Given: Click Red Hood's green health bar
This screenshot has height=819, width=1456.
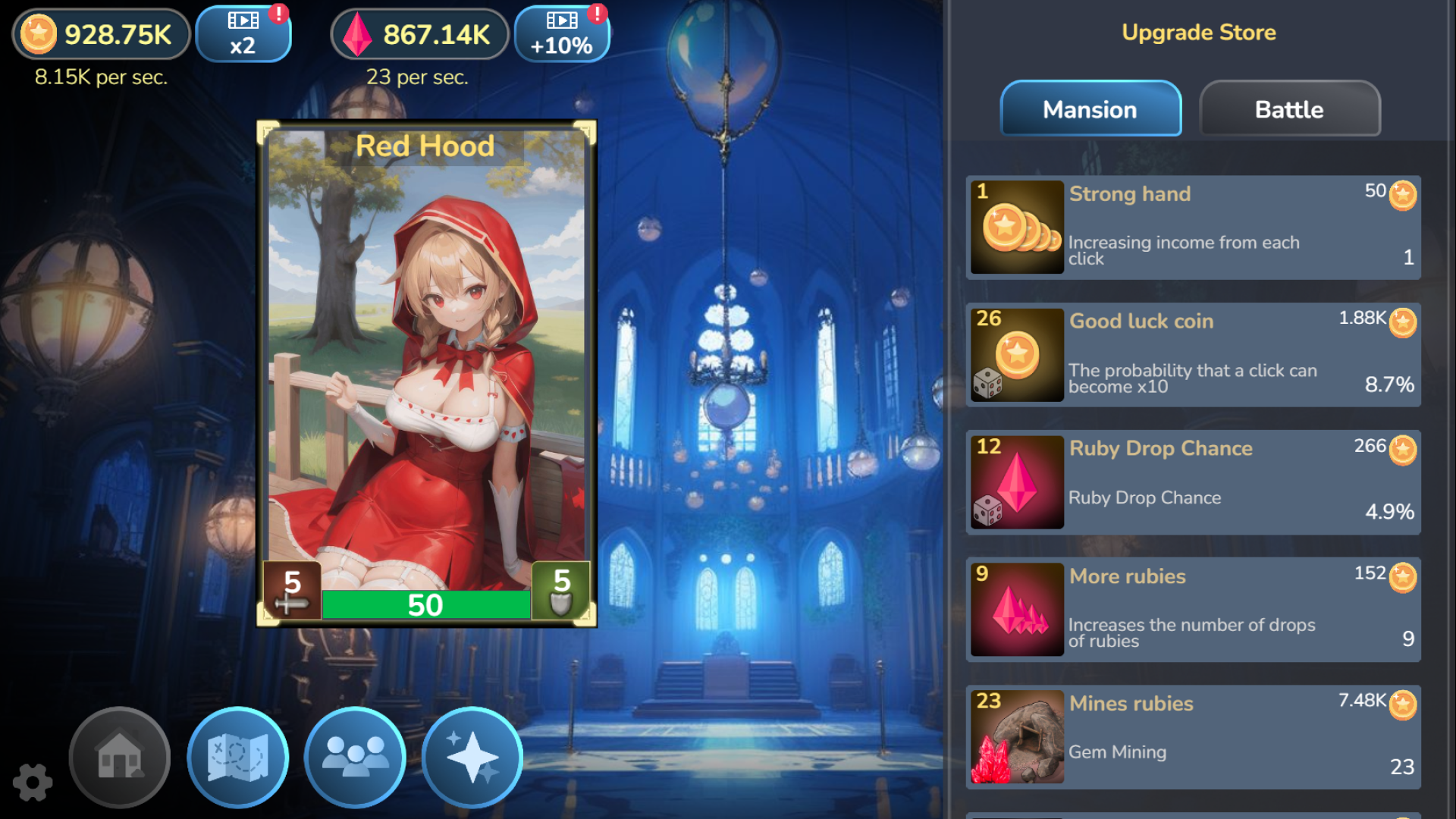Looking at the screenshot, I should (427, 605).
